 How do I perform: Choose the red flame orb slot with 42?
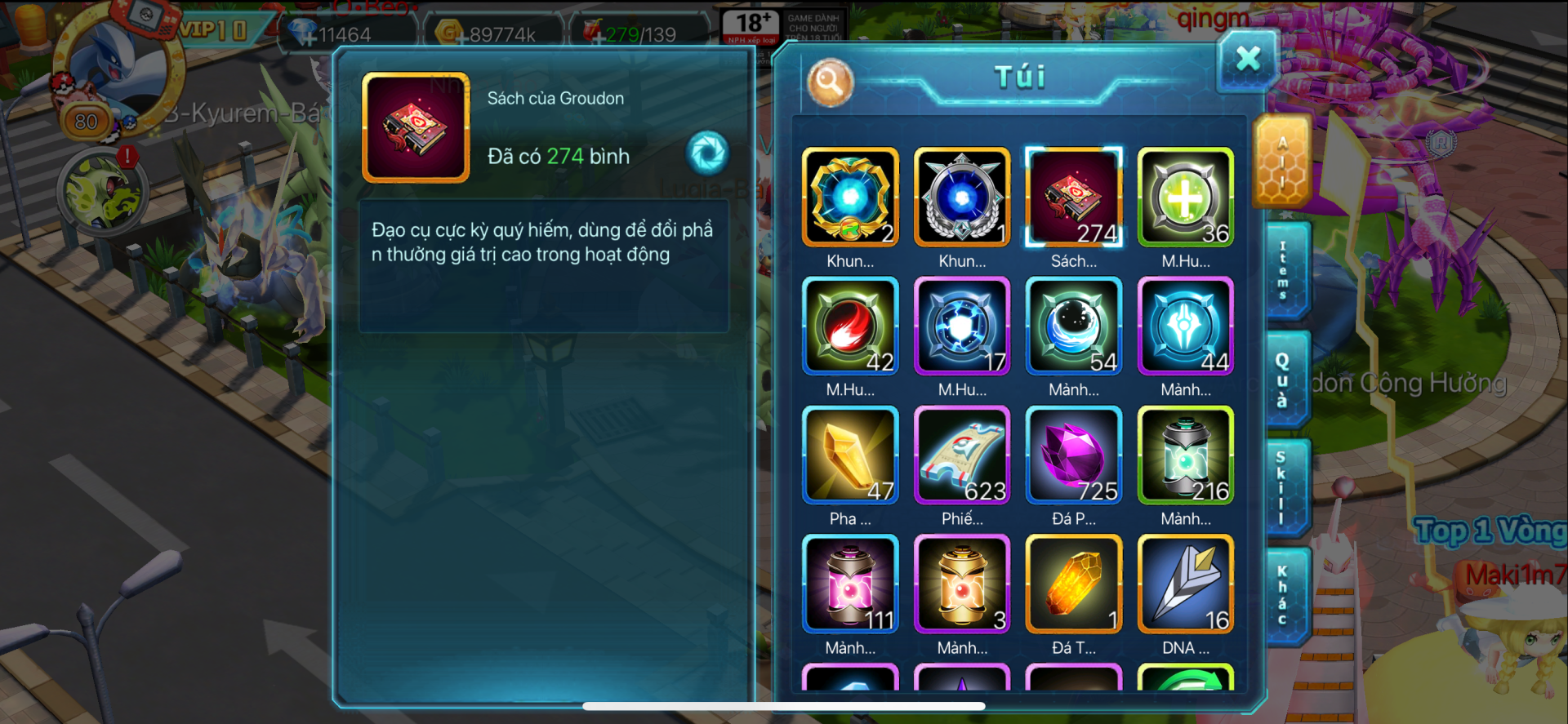point(850,326)
